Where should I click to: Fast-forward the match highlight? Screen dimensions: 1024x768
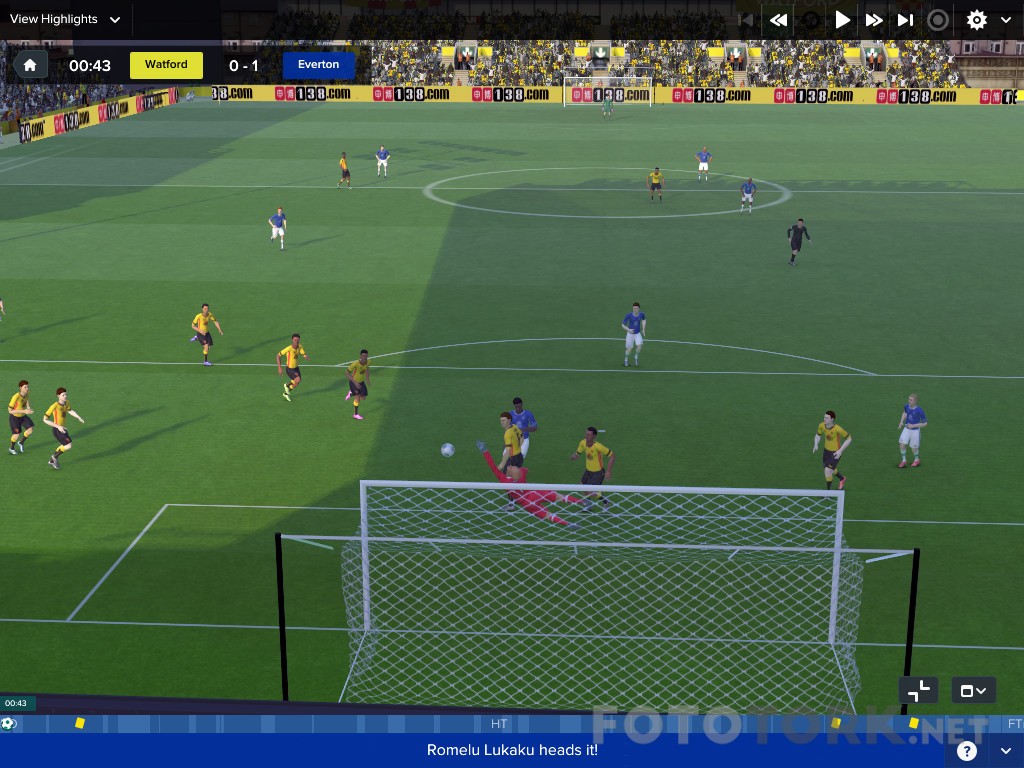tap(874, 20)
